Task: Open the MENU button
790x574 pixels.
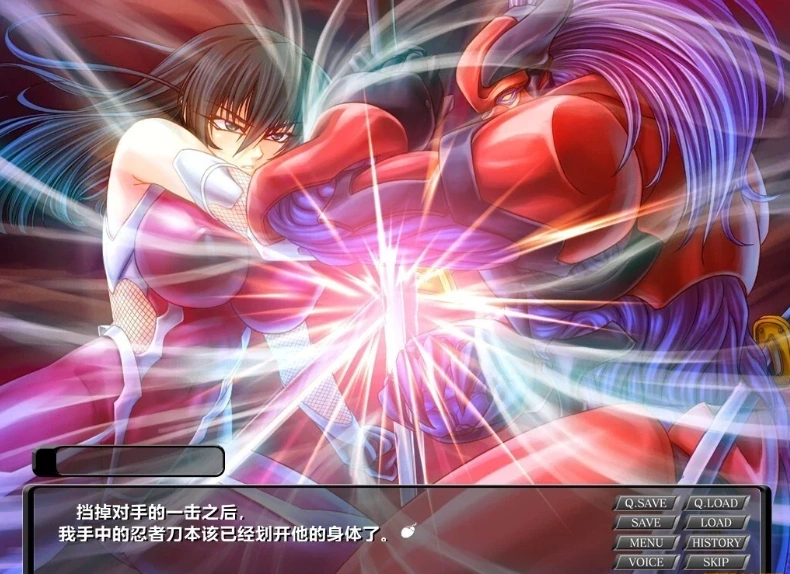Action: tap(645, 543)
